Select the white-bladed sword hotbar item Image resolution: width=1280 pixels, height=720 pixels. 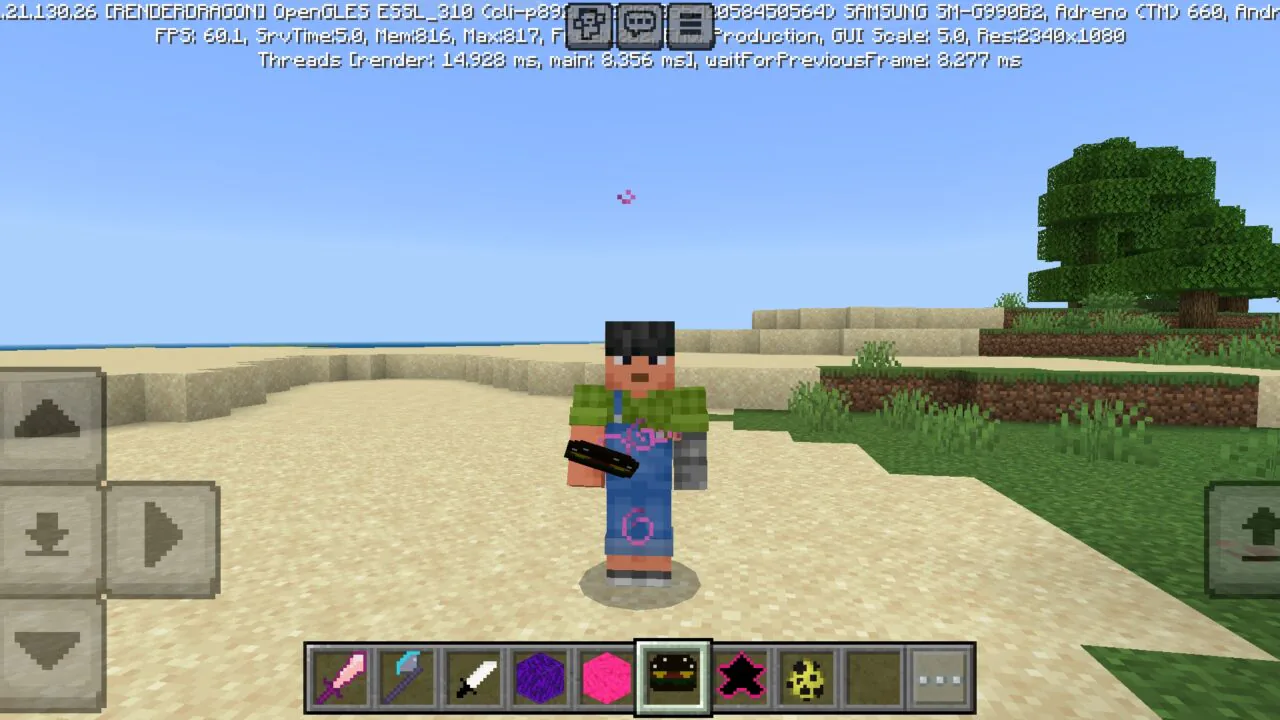coord(473,678)
